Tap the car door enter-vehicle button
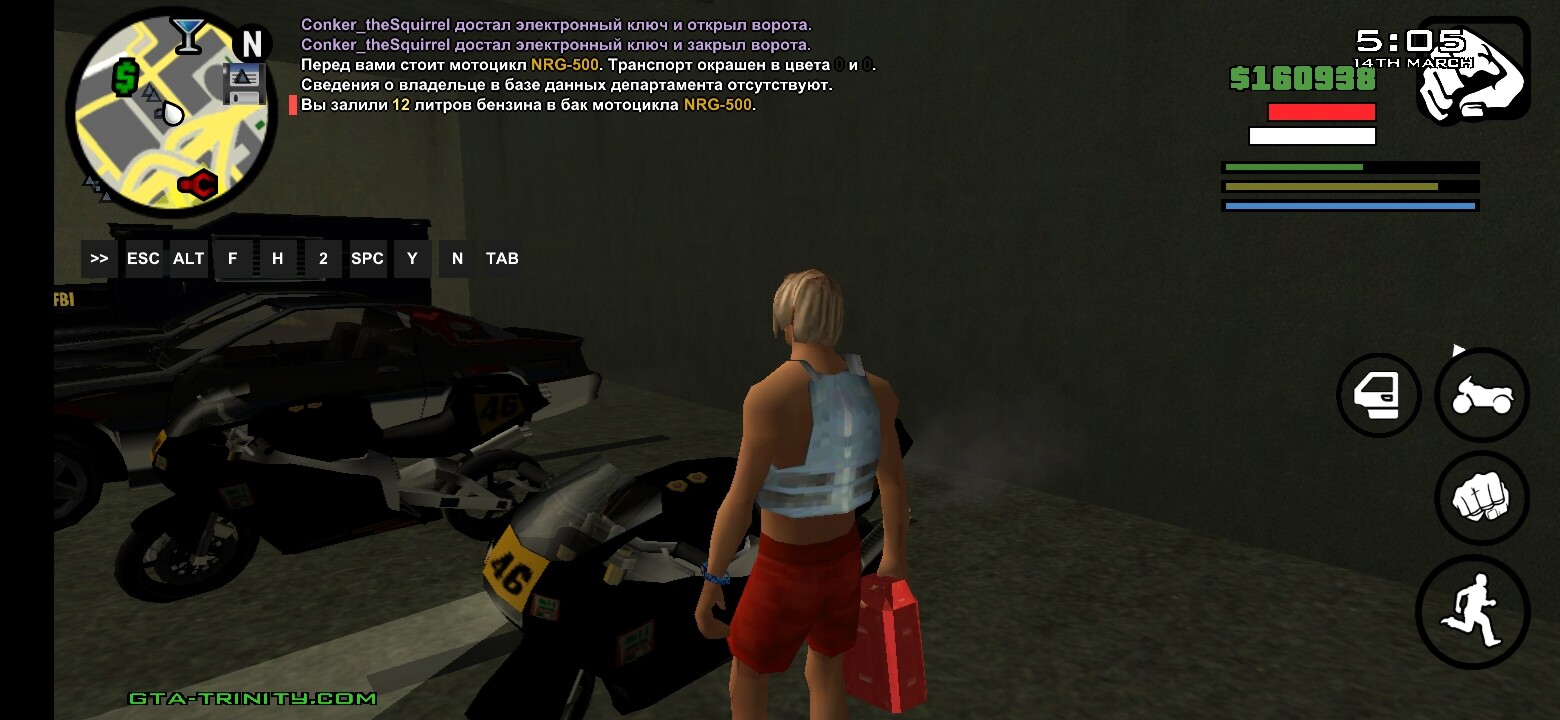This screenshot has width=1560, height=720. point(1379,396)
